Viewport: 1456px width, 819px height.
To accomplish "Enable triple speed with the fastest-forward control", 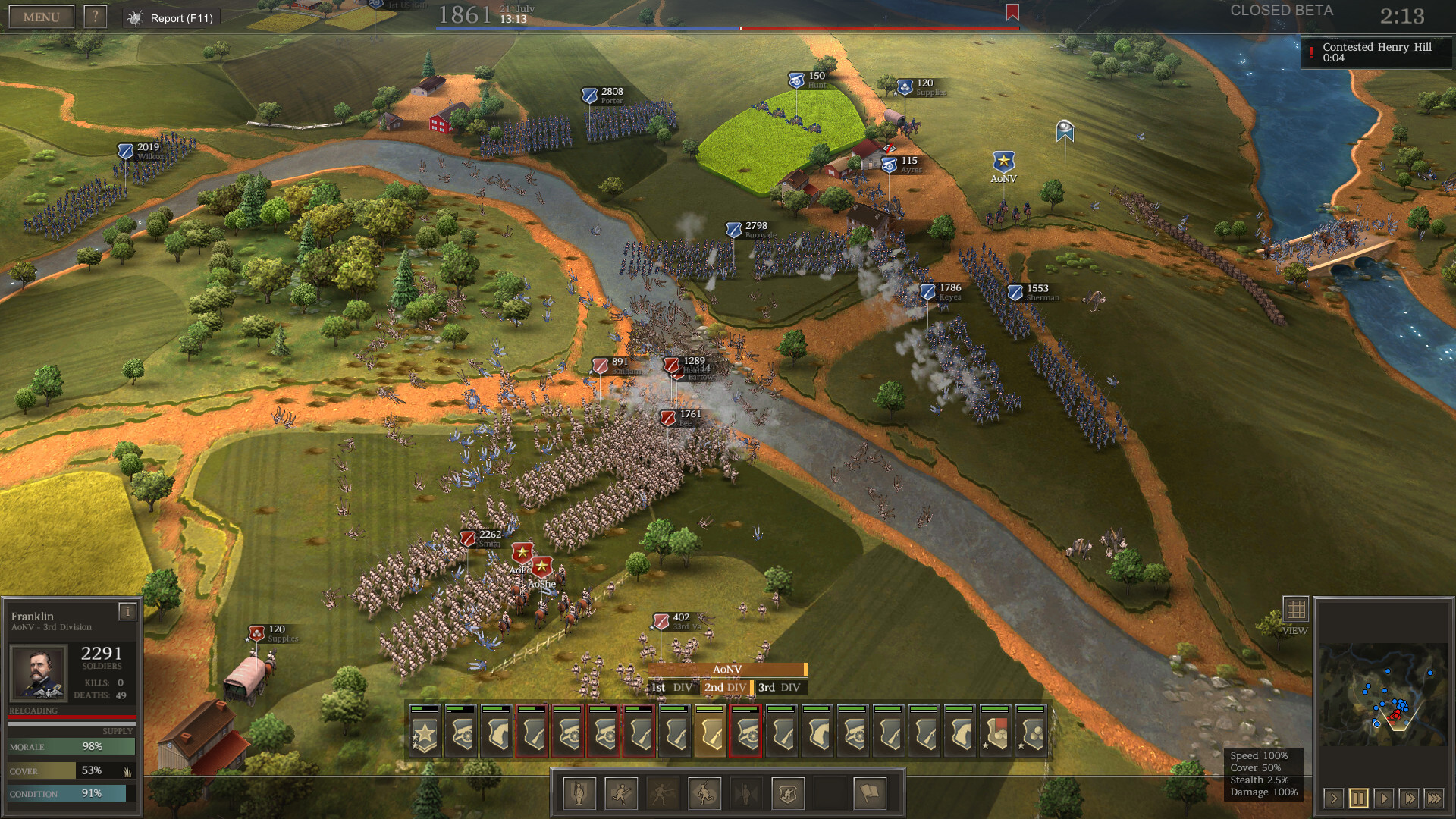I will [x=1433, y=799].
